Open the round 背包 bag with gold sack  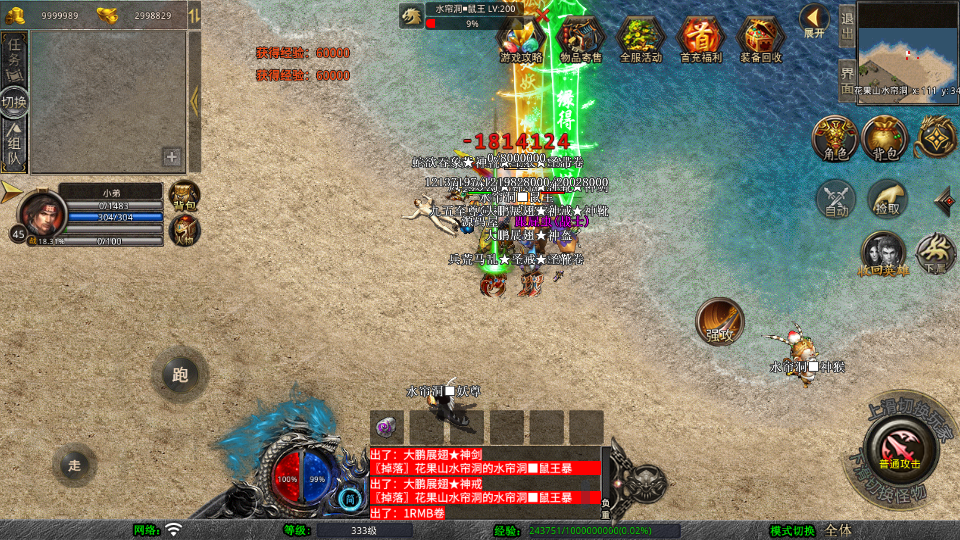point(884,139)
